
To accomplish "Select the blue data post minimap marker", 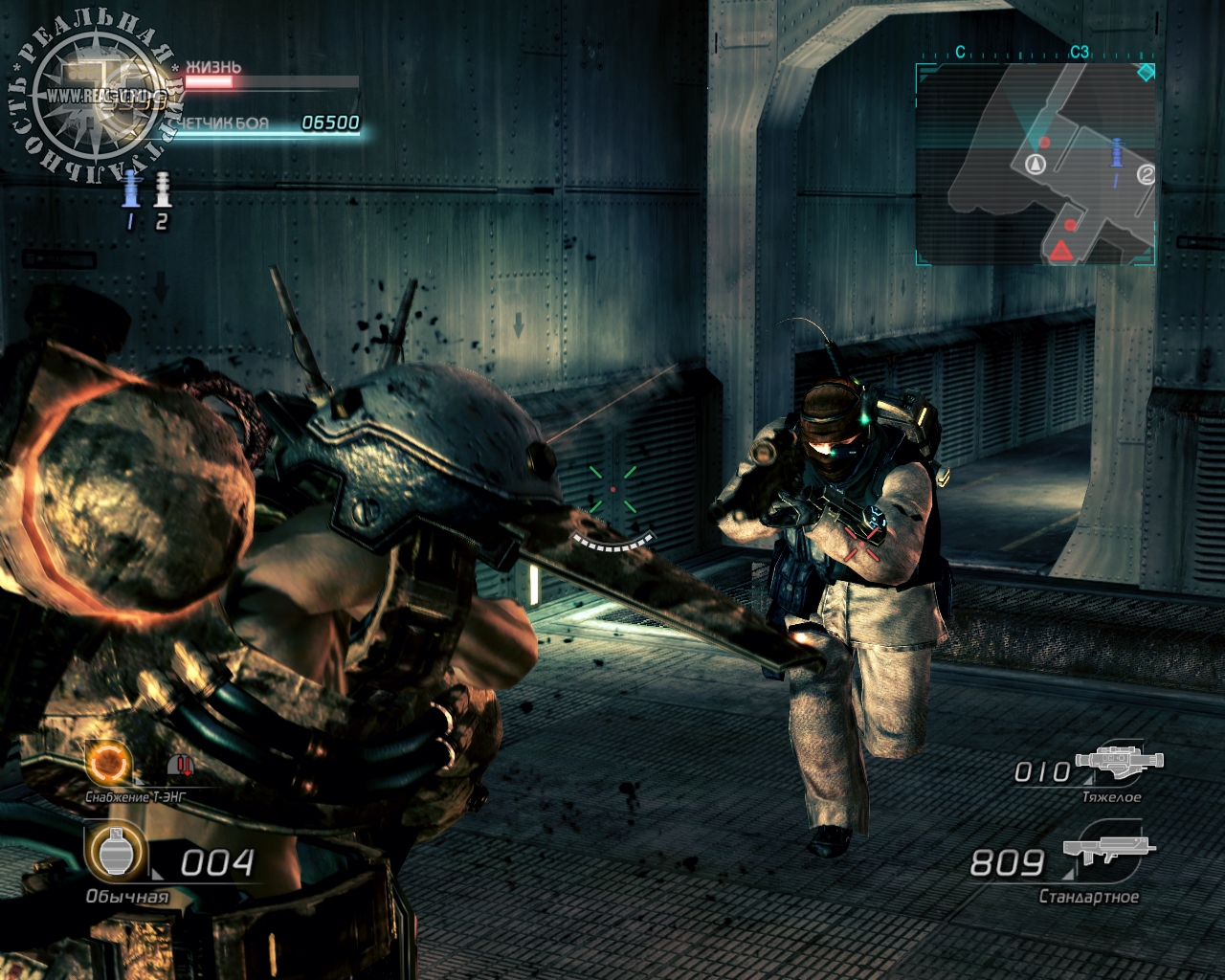I will [1116, 154].
